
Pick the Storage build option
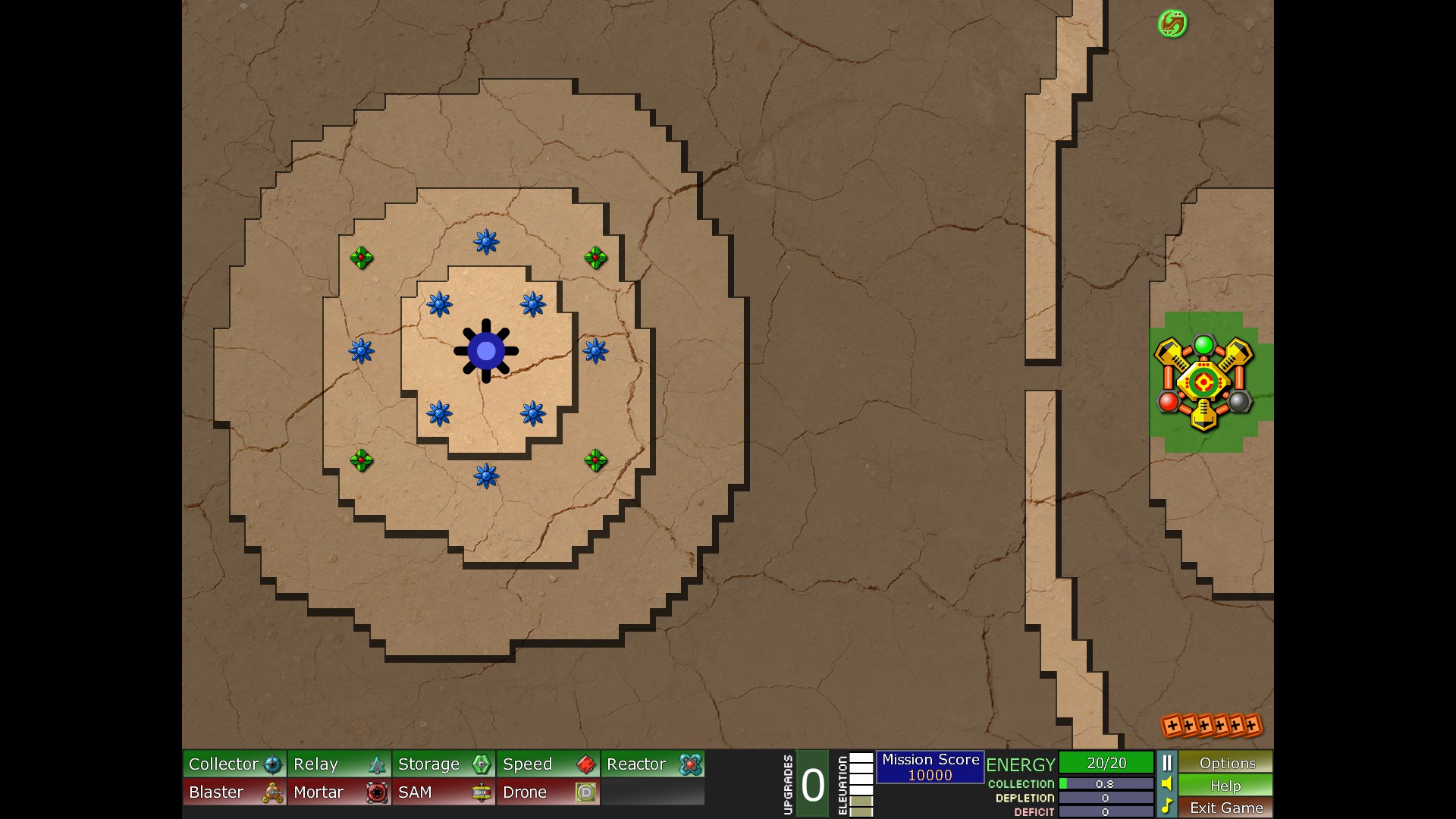444,764
